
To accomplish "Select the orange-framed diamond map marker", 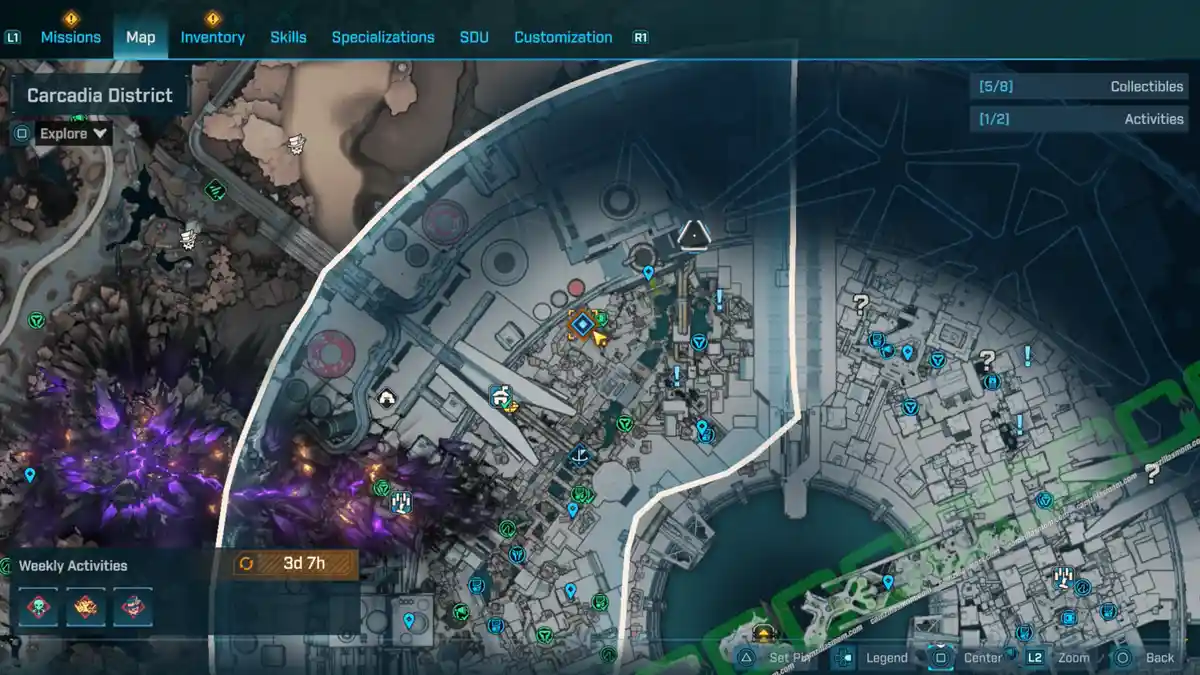I will pyautogui.click(x=582, y=324).
